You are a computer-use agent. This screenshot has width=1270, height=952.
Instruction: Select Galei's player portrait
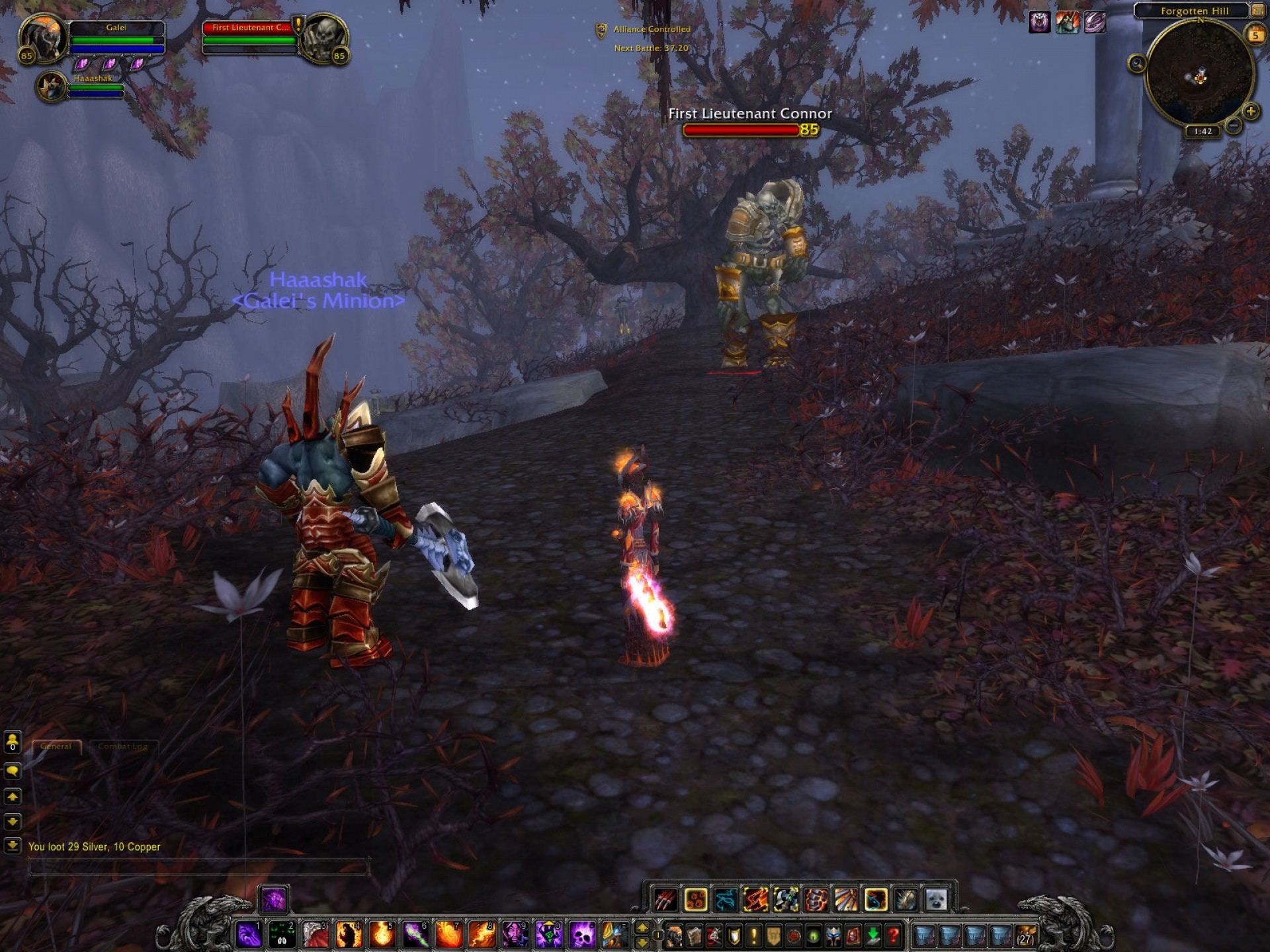[44, 38]
